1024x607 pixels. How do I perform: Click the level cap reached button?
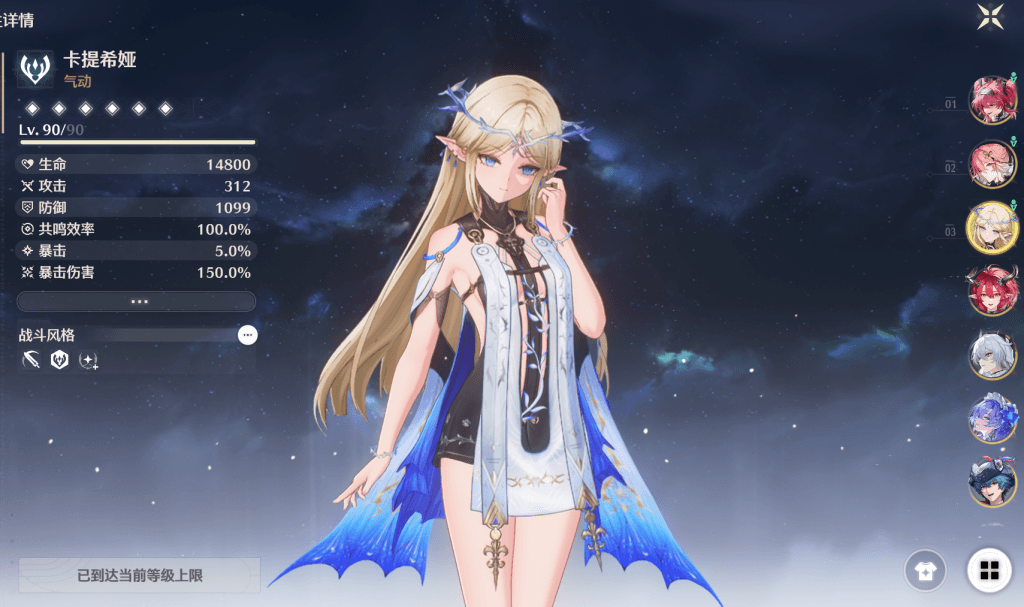[139, 576]
